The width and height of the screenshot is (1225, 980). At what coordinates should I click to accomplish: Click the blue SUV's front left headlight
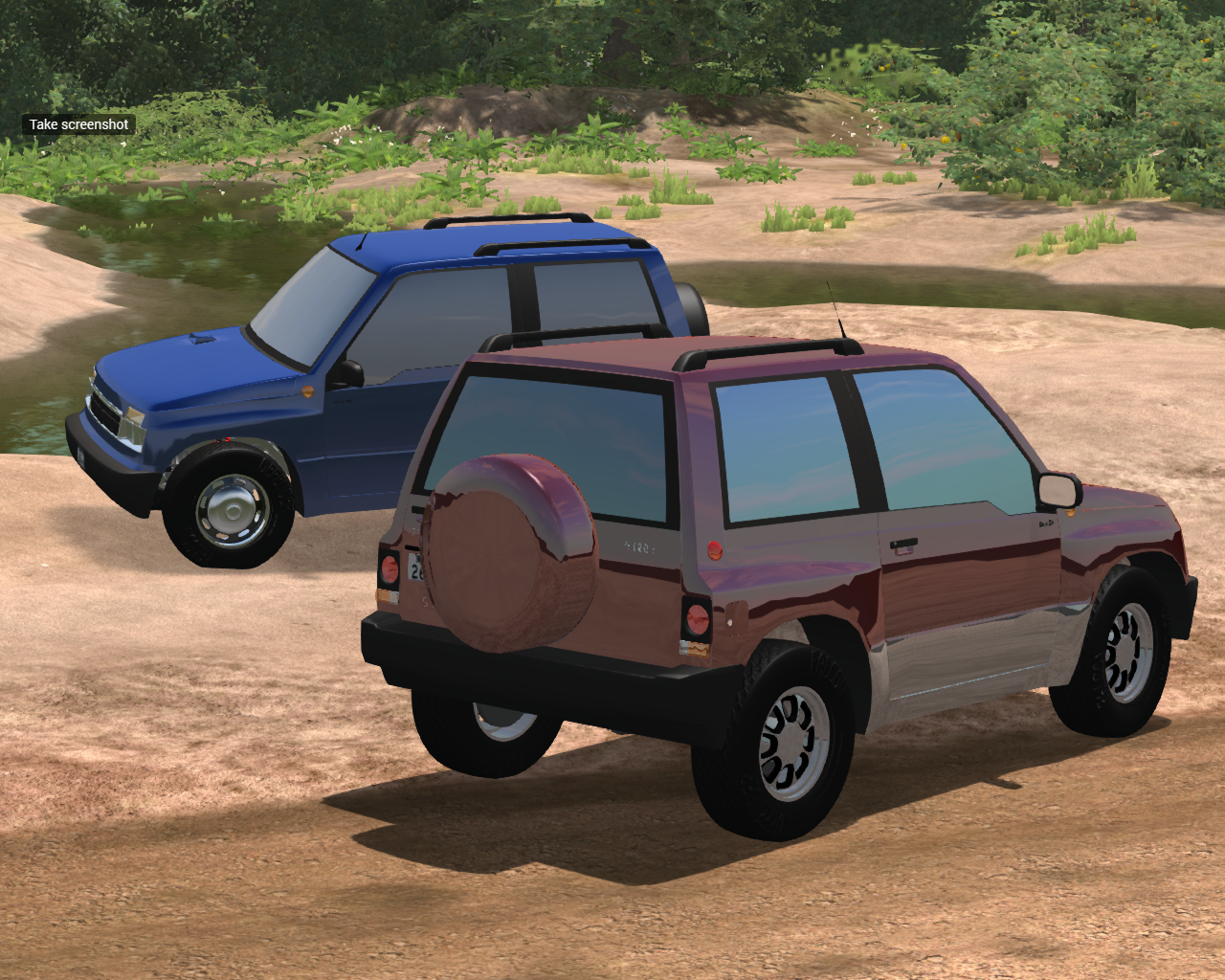134,421
